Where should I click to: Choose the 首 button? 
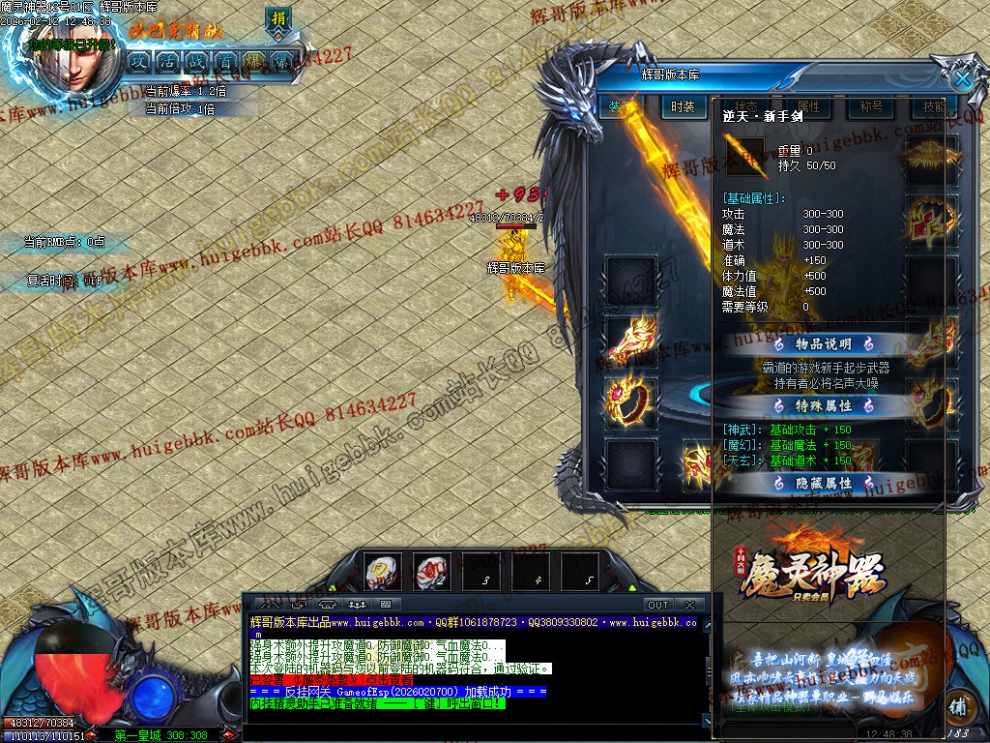point(225,60)
